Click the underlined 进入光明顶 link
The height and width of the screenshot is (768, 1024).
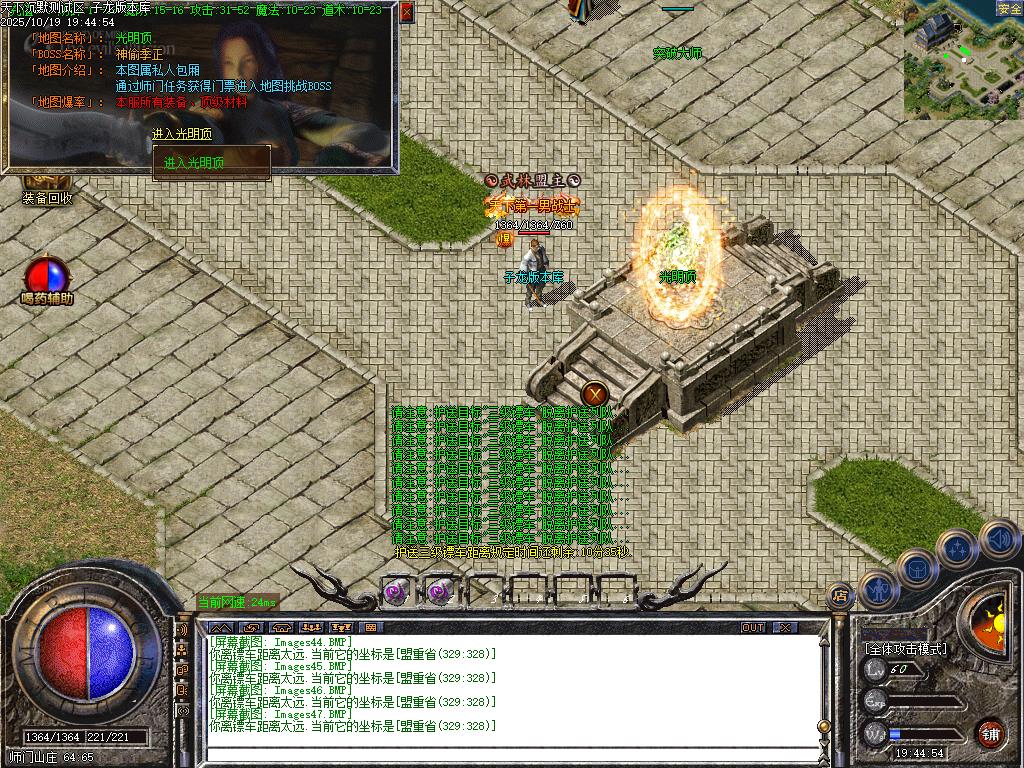[x=182, y=134]
